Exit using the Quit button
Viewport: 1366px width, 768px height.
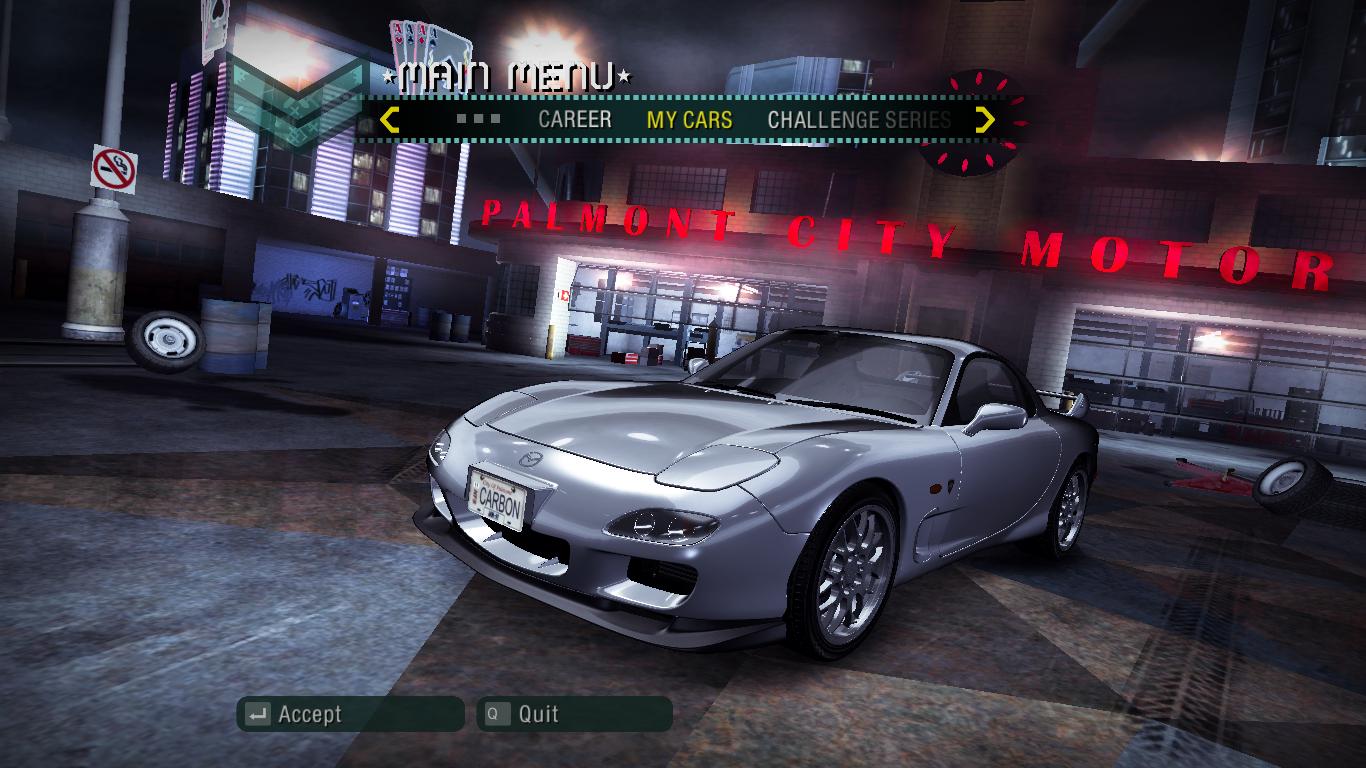click(574, 714)
